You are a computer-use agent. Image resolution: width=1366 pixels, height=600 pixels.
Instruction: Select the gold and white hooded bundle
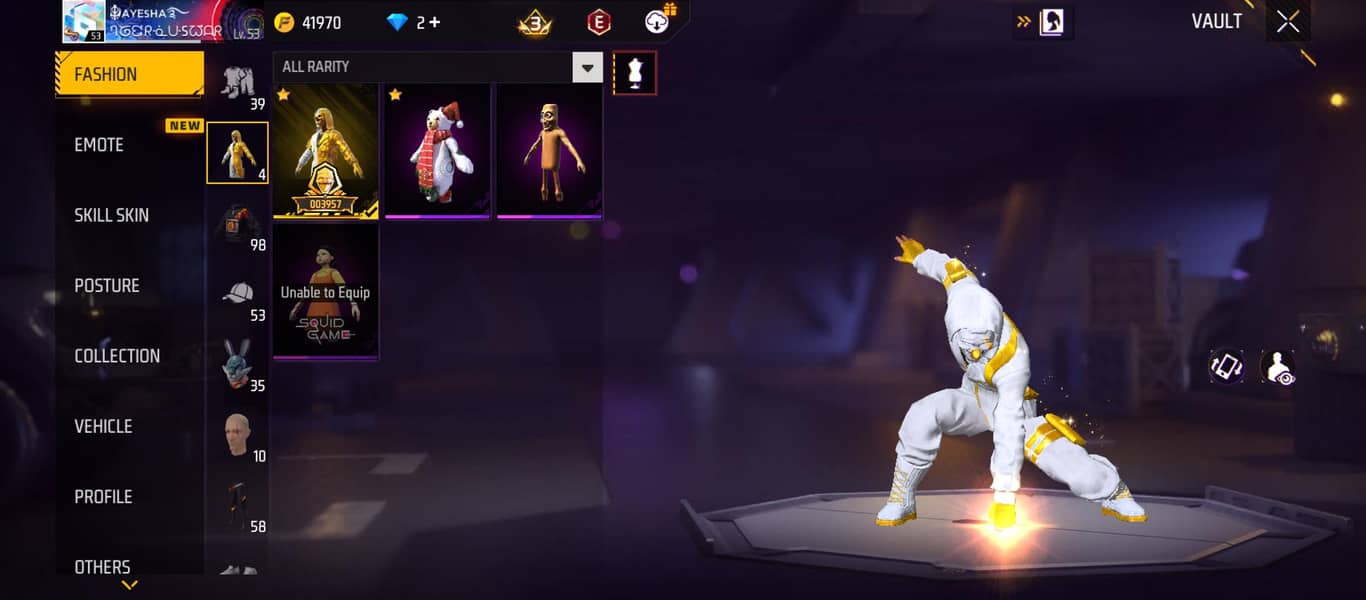(x=326, y=151)
